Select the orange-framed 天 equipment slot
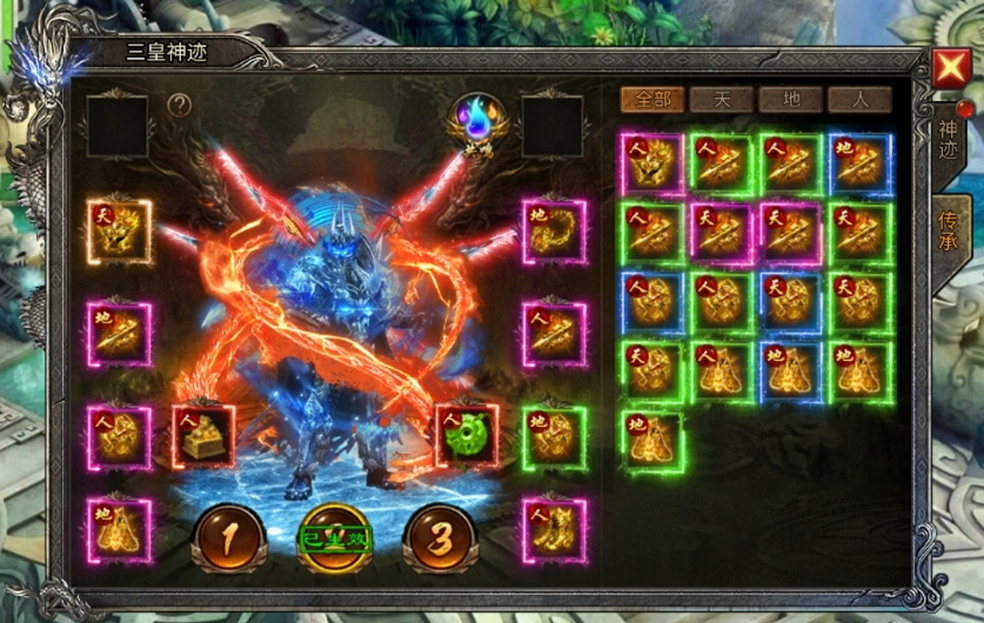Image resolution: width=984 pixels, height=623 pixels. [120, 231]
